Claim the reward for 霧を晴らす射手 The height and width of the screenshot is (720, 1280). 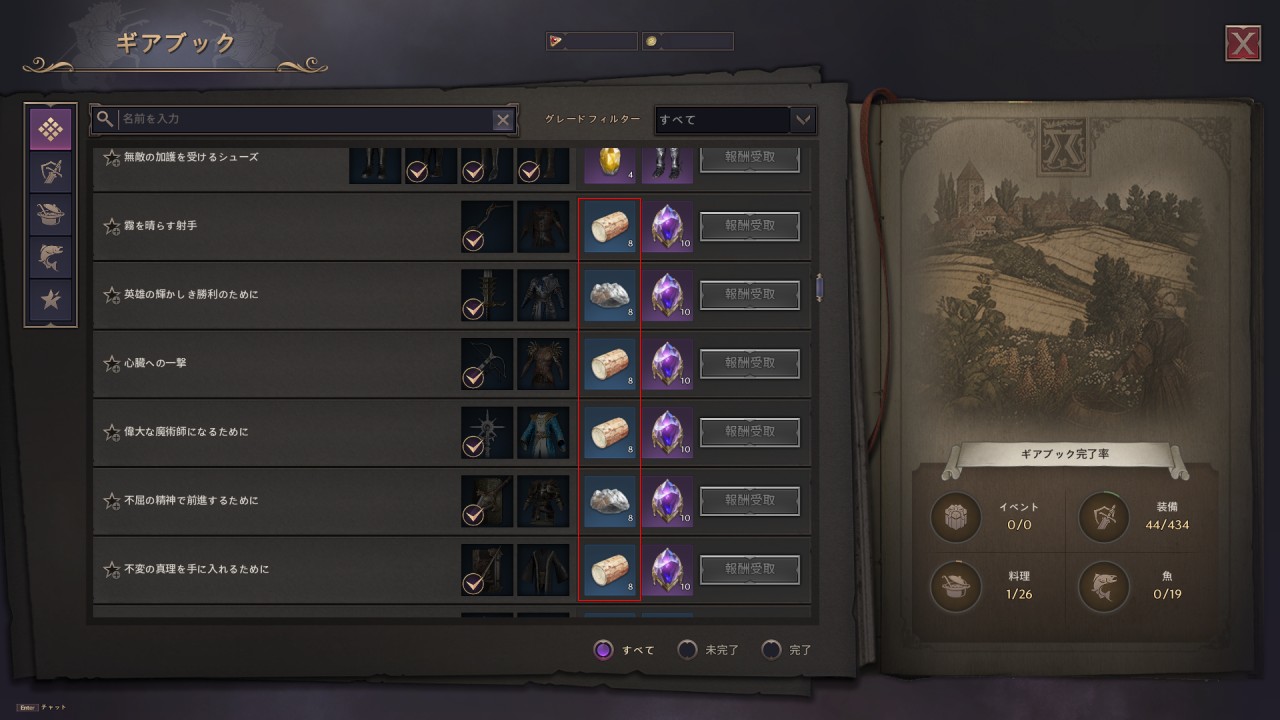pyautogui.click(x=750, y=226)
